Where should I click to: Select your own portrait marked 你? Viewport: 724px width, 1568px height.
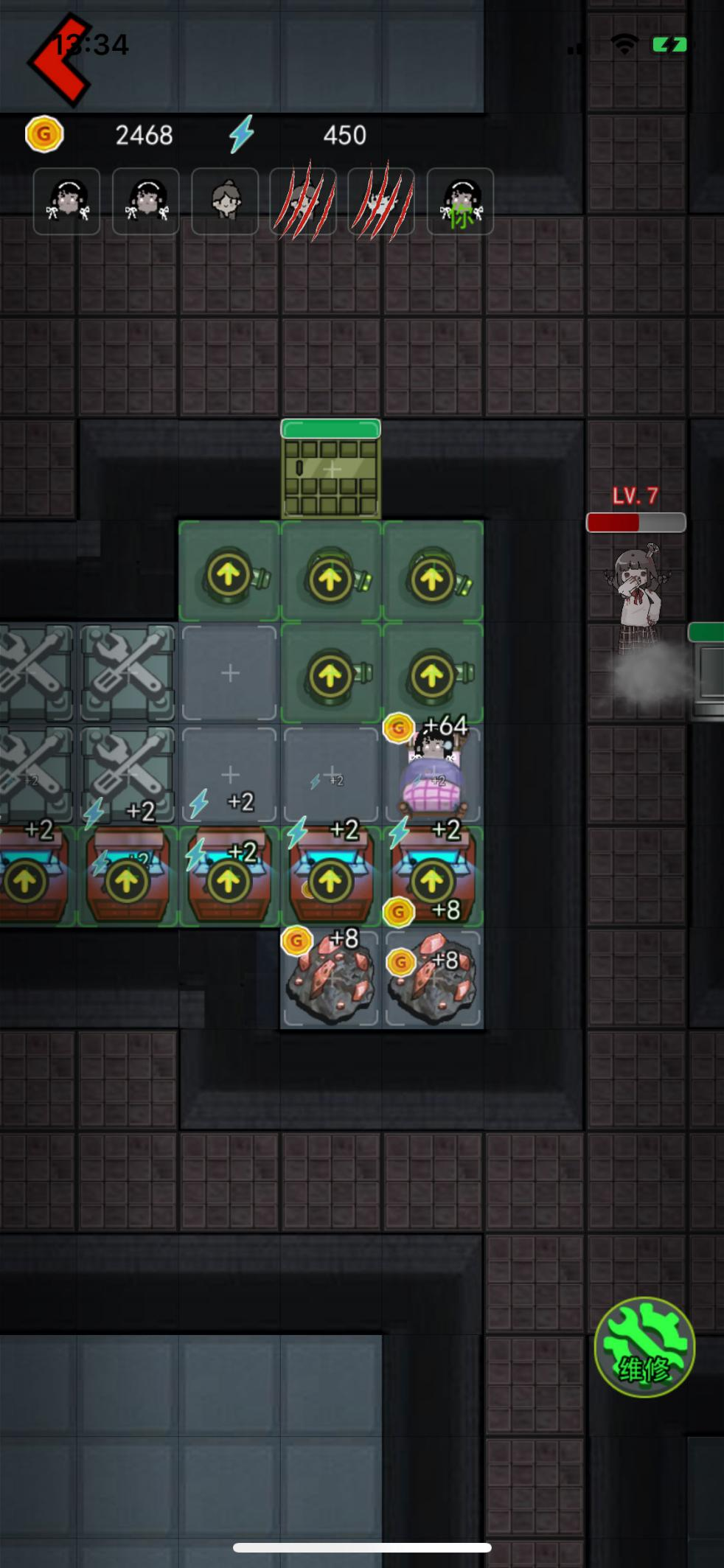460,201
